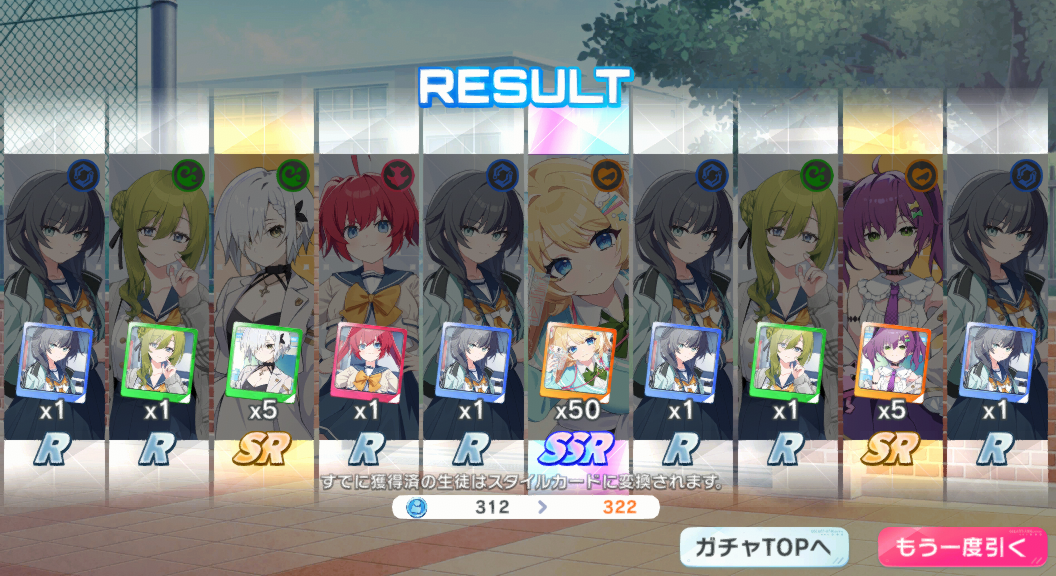The width and height of the screenshot is (1056, 576).
Task: Pull the gacha once more
Action: pos(961,547)
